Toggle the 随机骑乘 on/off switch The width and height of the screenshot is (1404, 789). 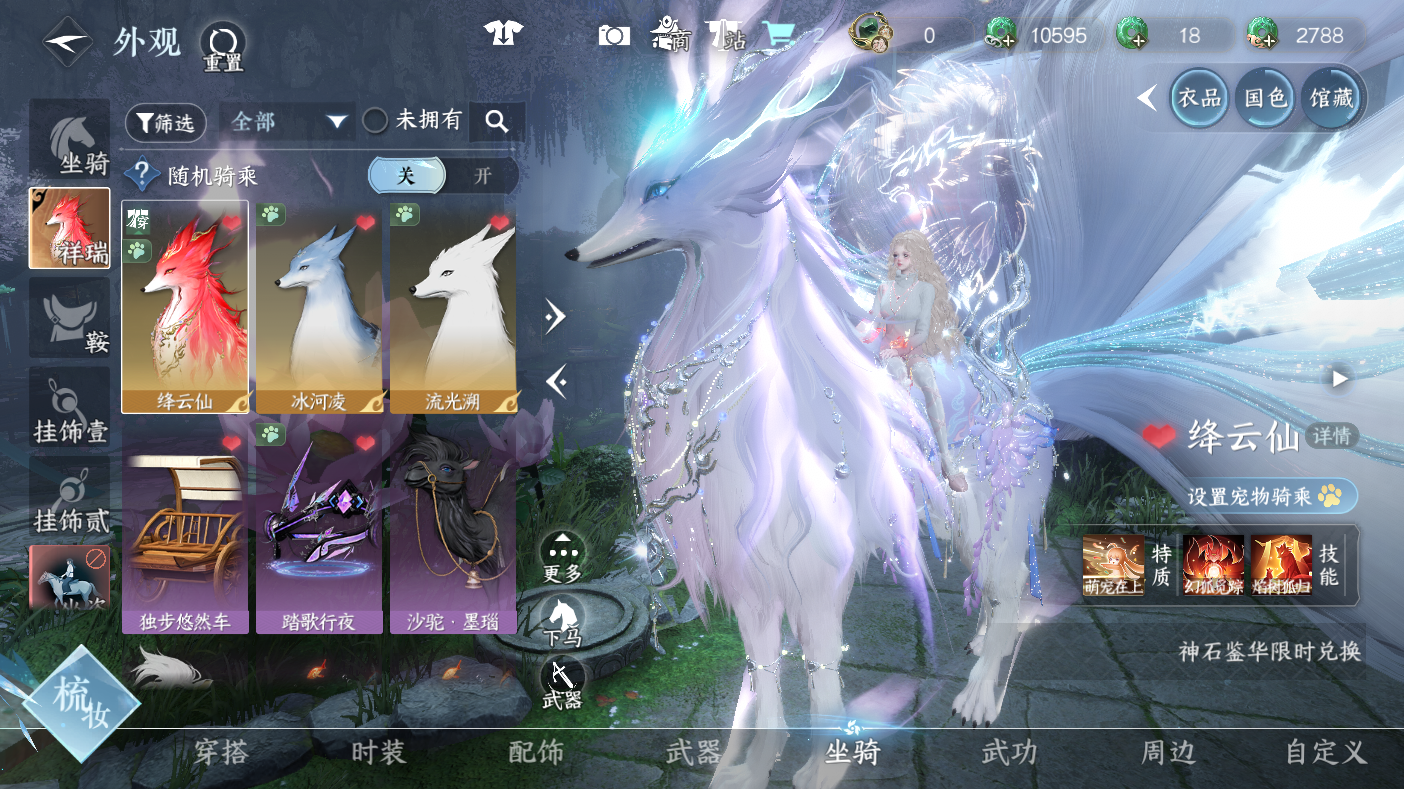(443, 176)
